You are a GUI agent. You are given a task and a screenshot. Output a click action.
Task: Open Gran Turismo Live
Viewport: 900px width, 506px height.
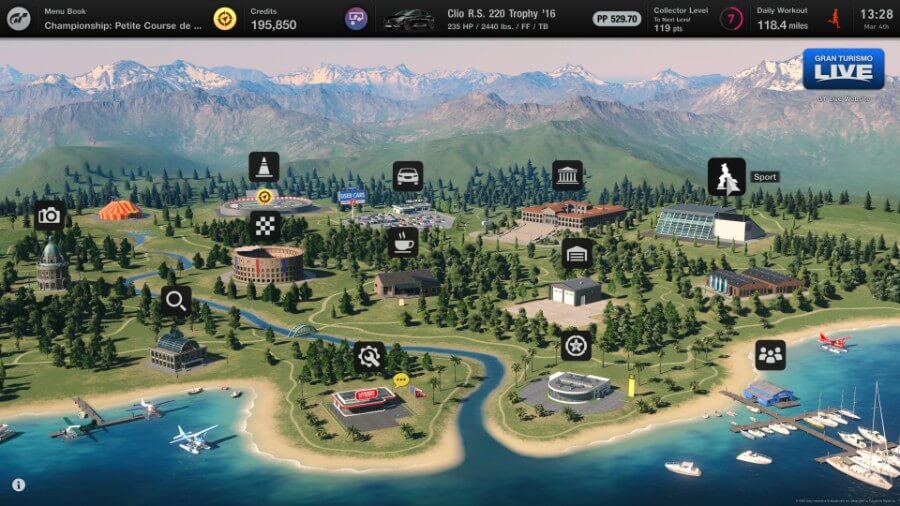click(x=842, y=69)
